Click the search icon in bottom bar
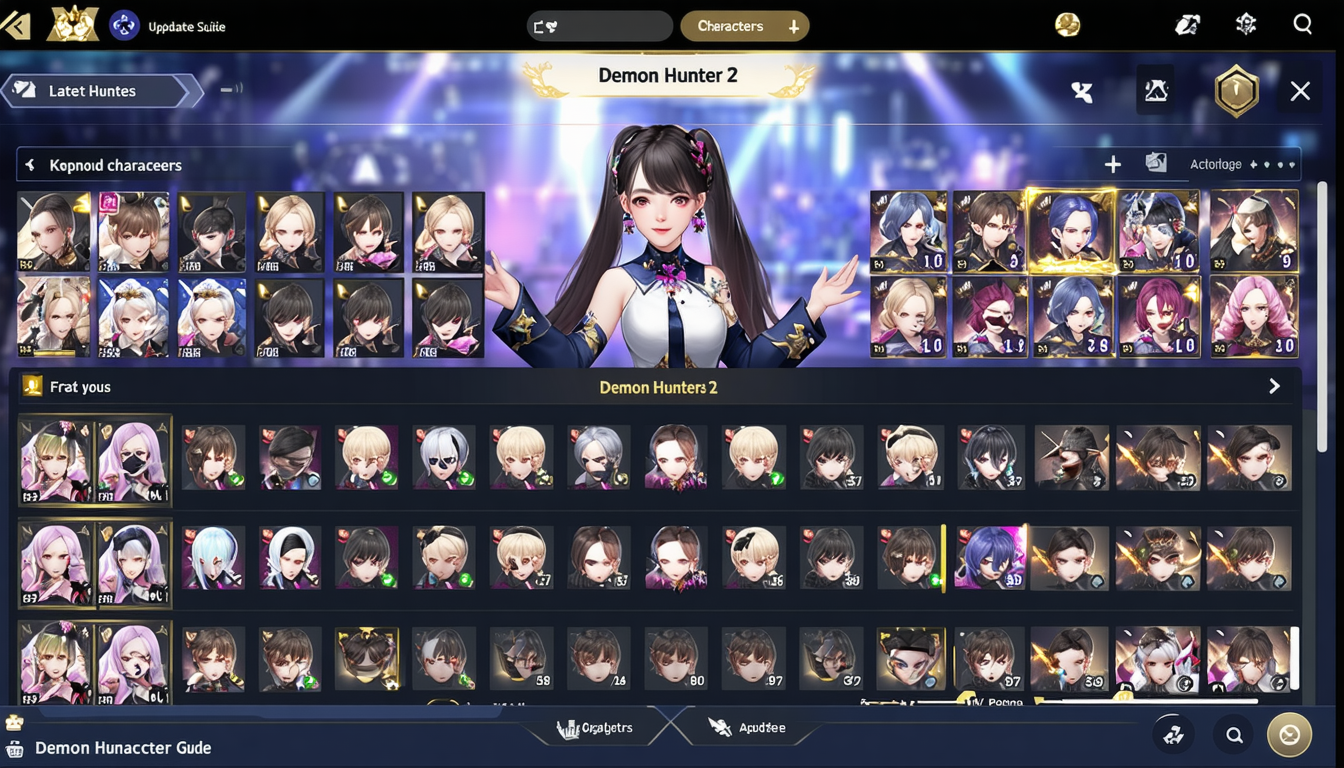Viewport: 1344px width, 768px height. (x=1234, y=736)
